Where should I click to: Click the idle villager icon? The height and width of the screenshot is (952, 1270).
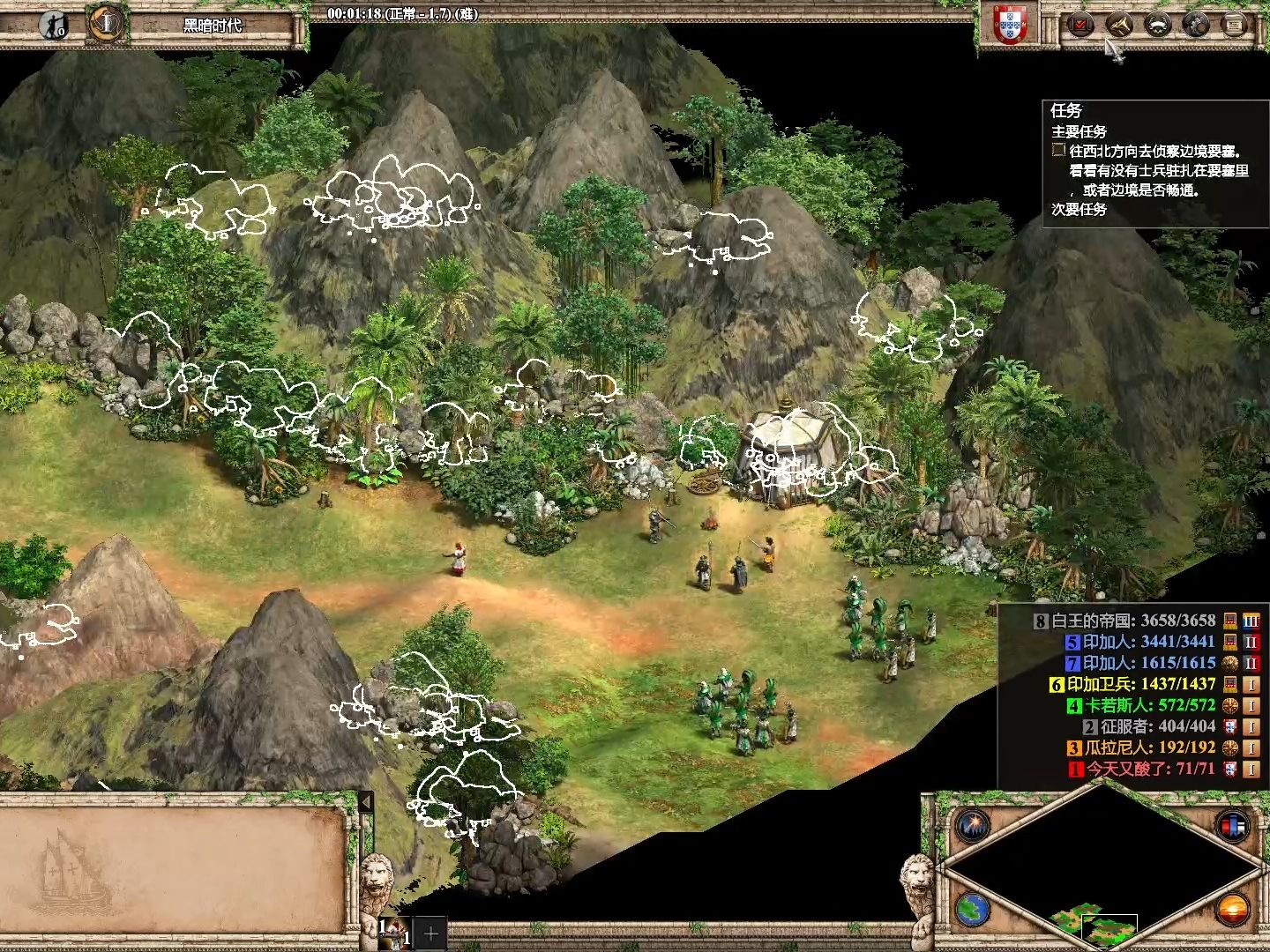[55, 24]
